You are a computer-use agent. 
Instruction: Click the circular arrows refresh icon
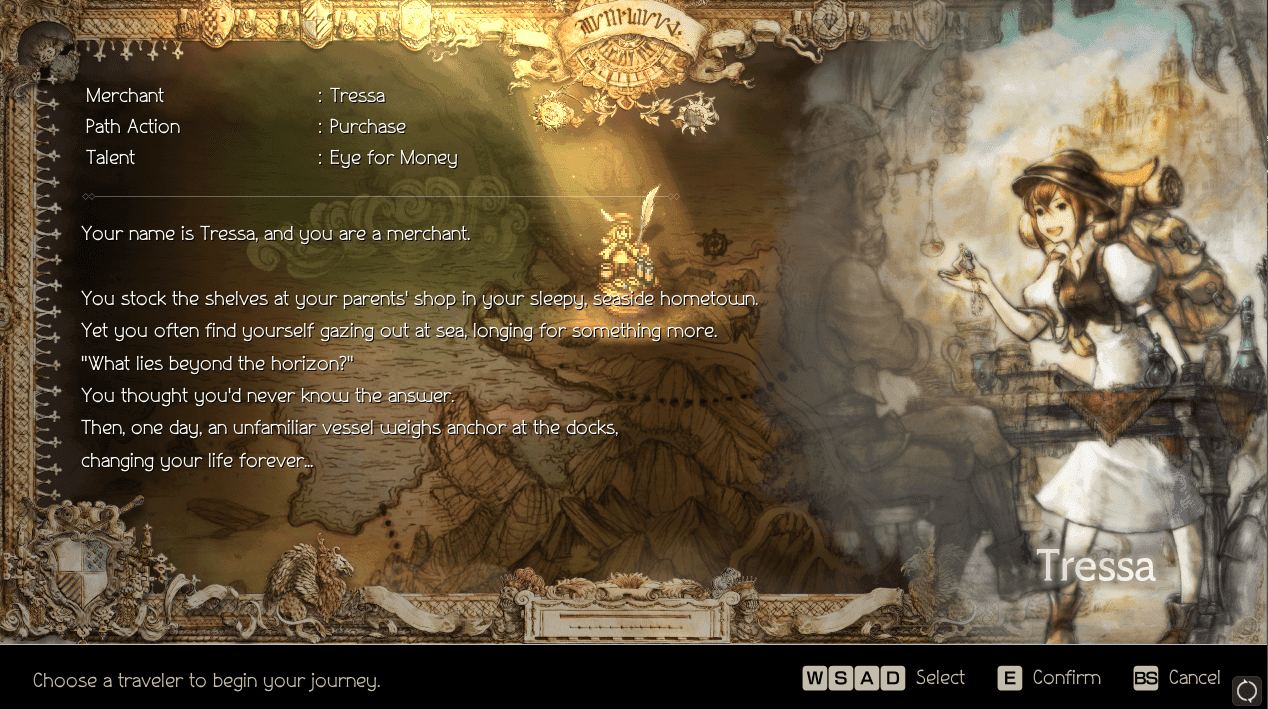pos(1247,690)
